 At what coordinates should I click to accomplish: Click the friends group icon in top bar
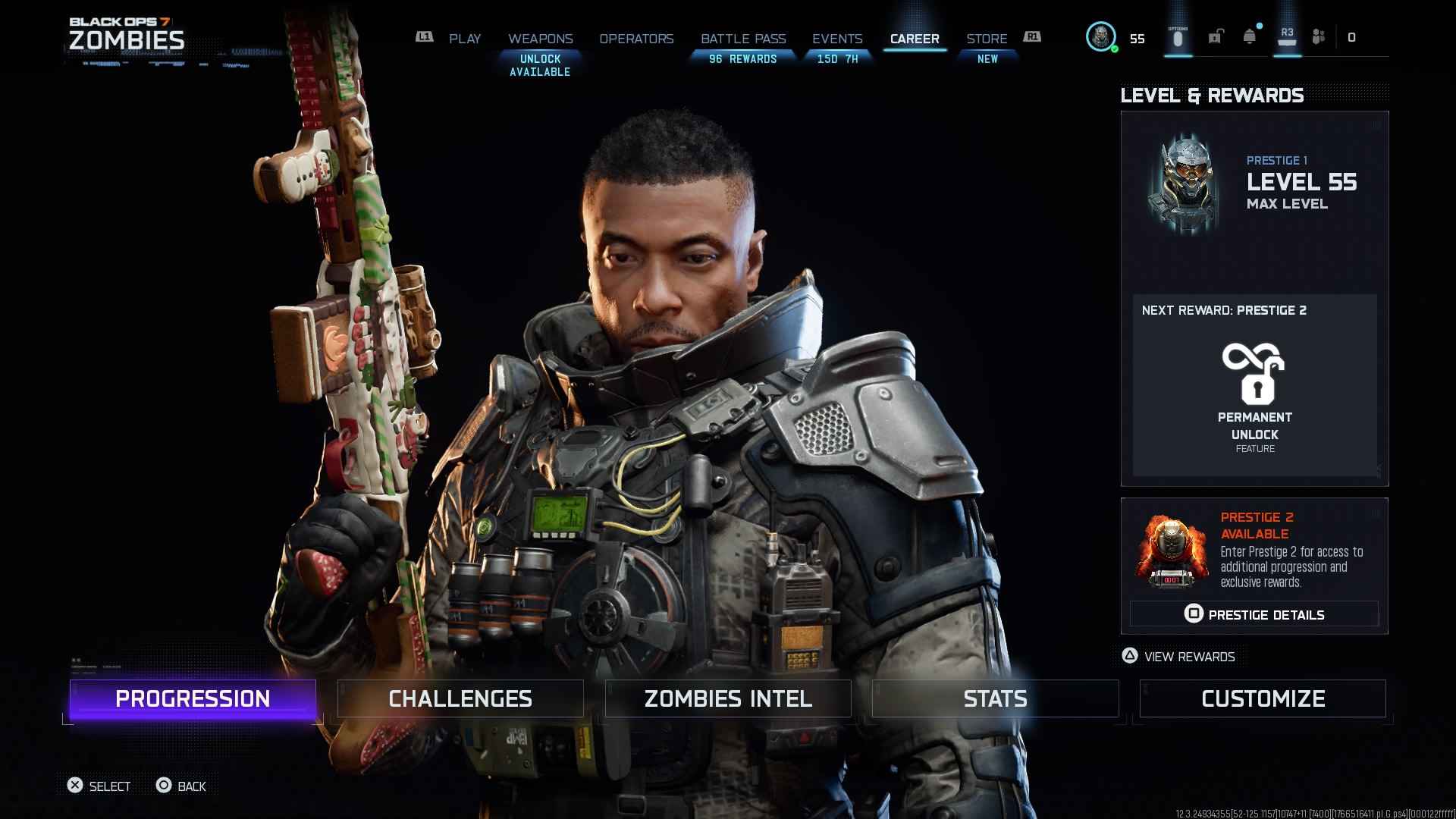click(x=1319, y=36)
